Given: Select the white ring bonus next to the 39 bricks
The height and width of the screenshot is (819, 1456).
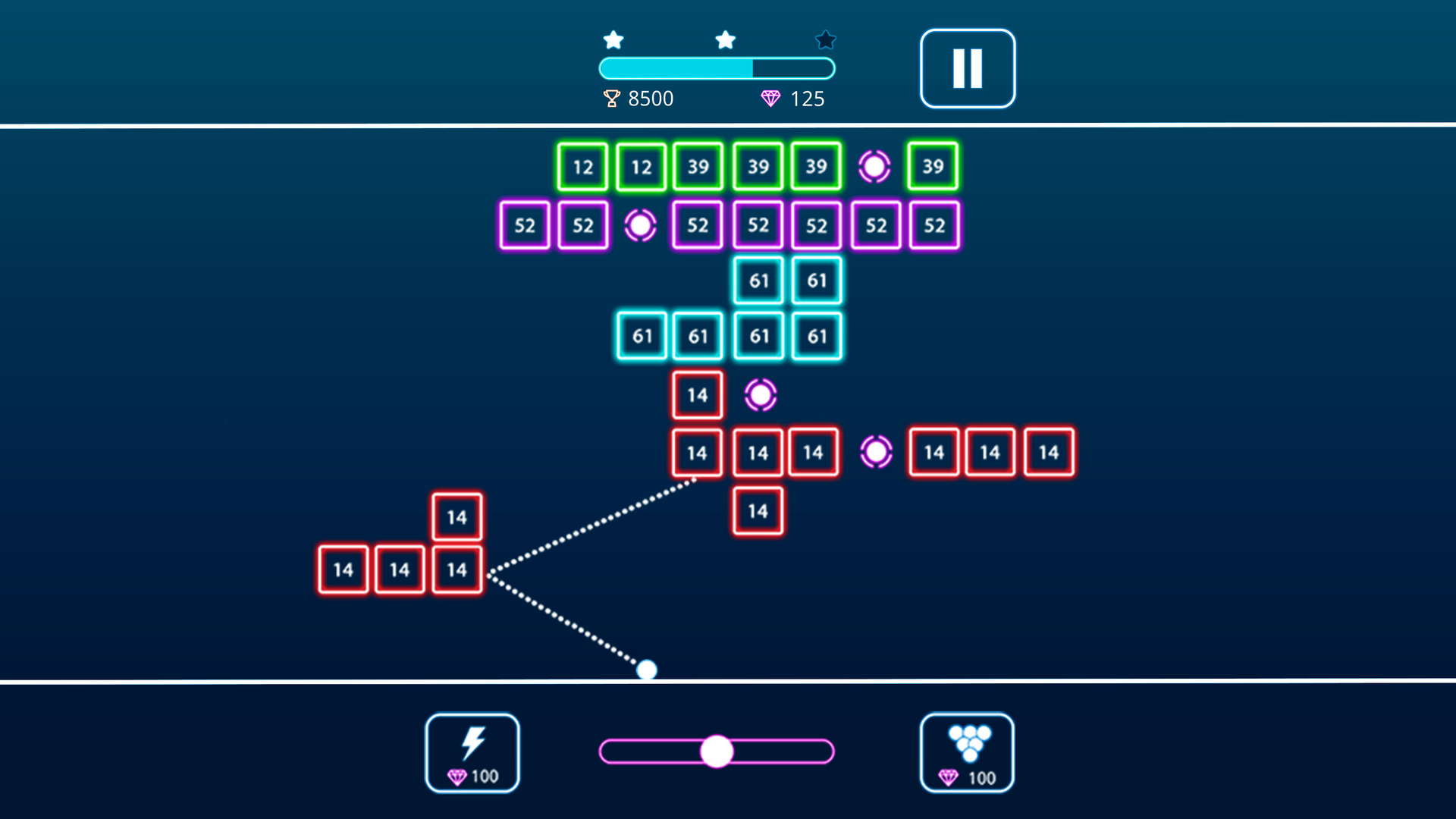Looking at the screenshot, I should pyautogui.click(x=875, y=165).
